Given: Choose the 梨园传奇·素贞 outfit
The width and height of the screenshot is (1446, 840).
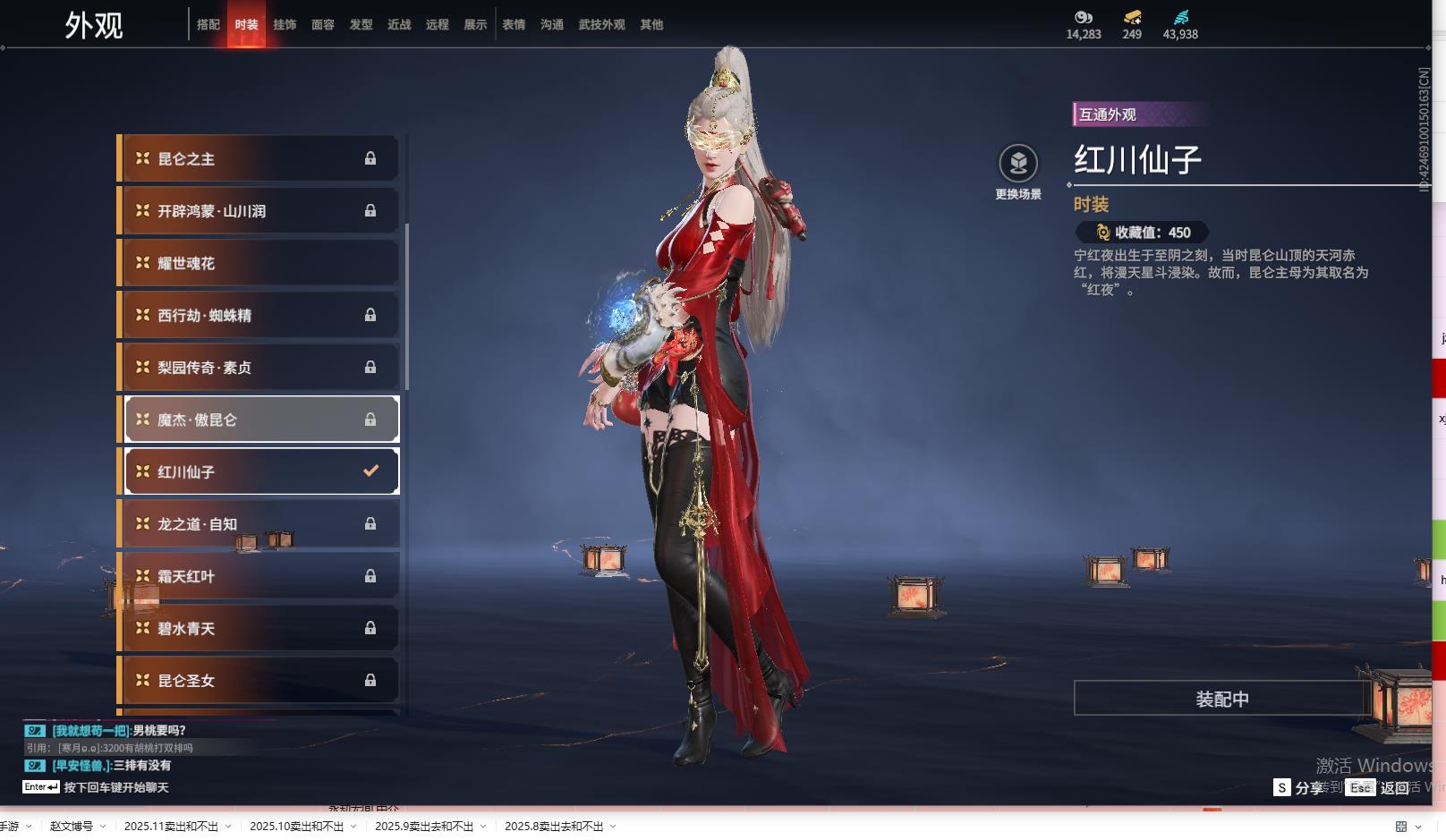Looking at the screenshot, I should tap(259, 368).
